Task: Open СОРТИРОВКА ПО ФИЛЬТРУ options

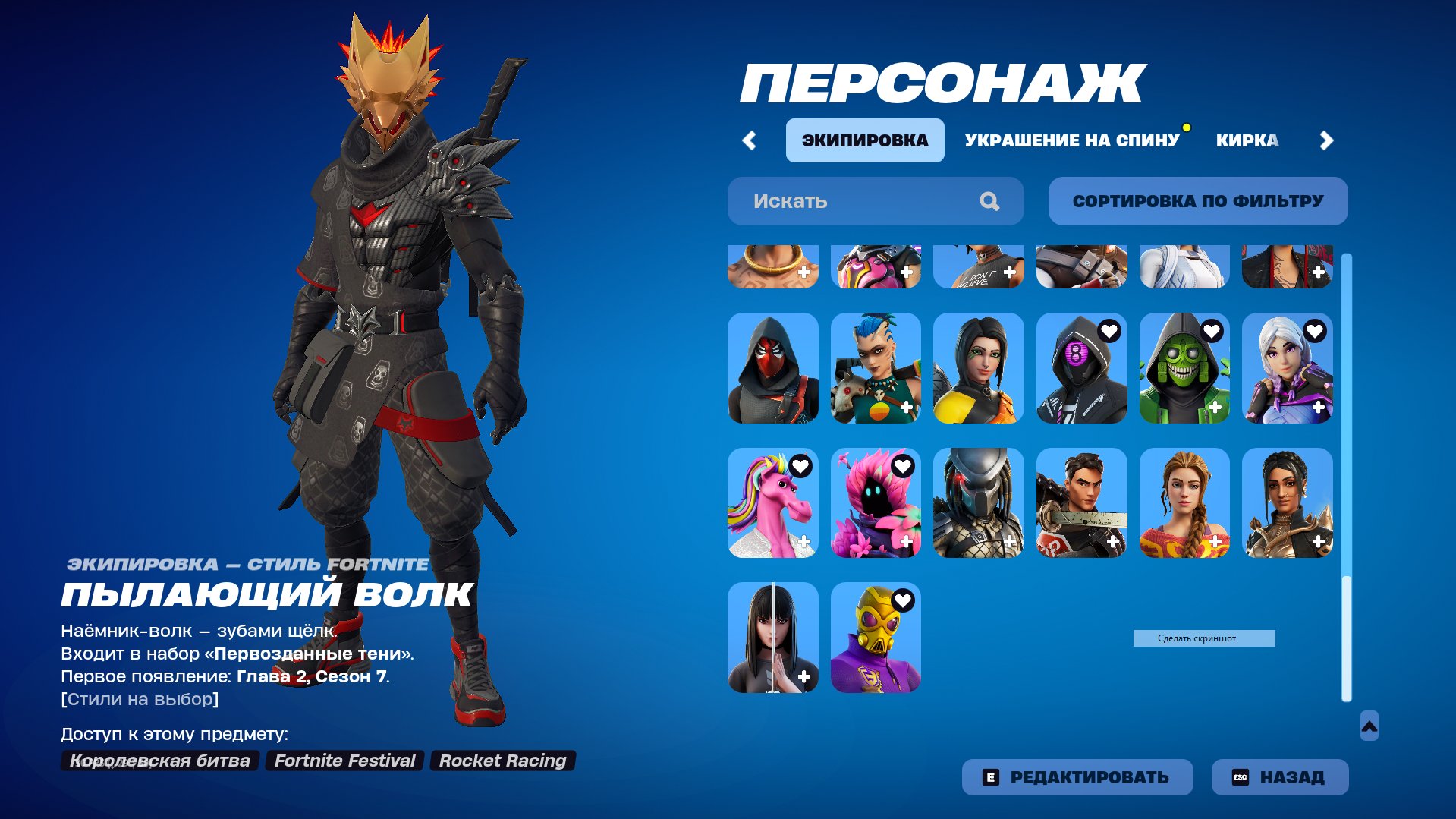Action: pos(1197,200)
